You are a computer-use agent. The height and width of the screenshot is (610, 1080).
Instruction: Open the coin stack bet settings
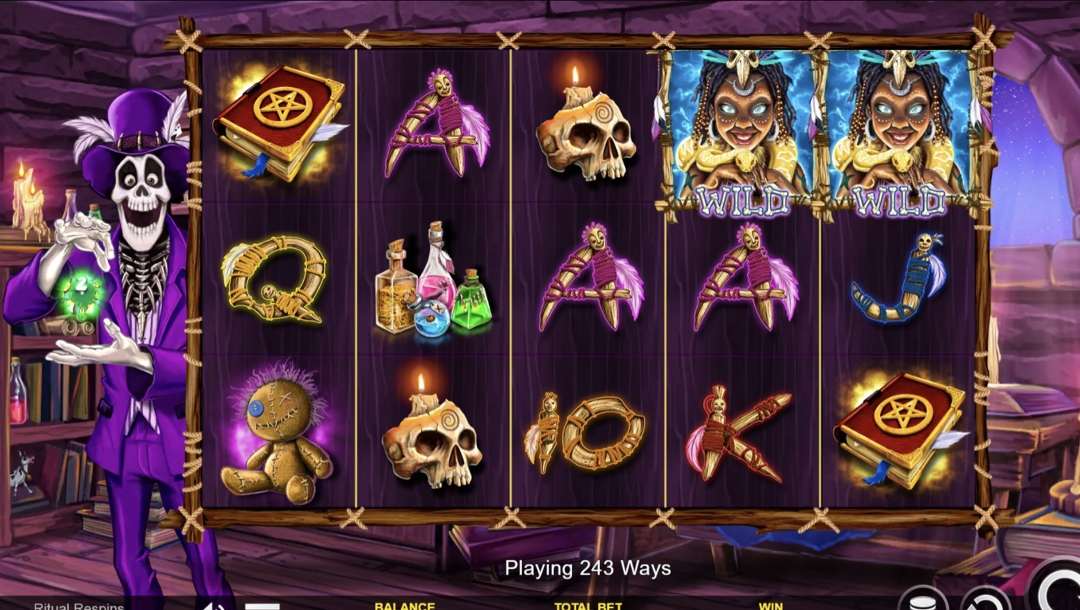coord(922,601)
